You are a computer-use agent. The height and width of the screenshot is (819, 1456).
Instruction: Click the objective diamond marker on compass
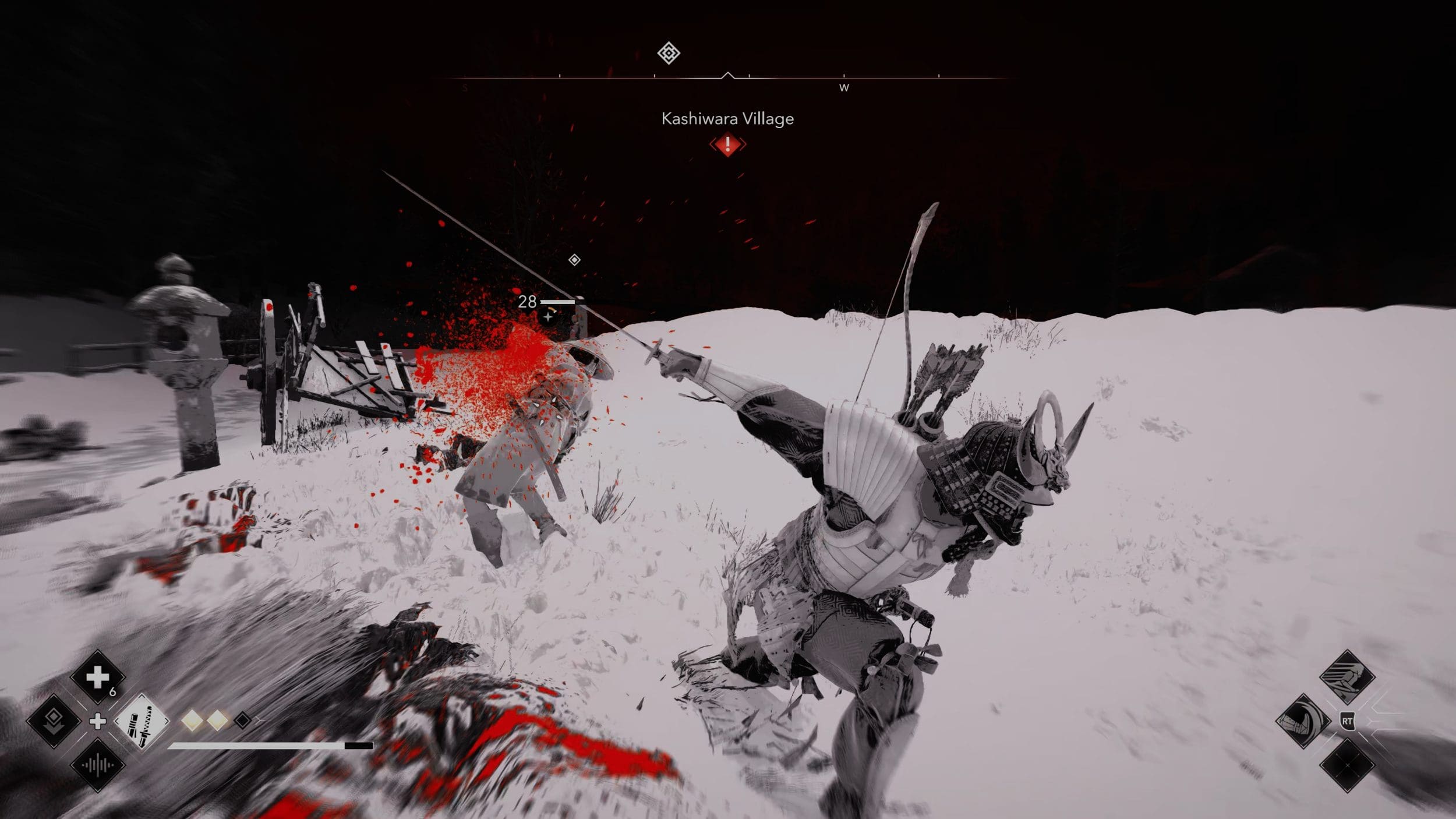pyautogui.click(x=669, y=54)
